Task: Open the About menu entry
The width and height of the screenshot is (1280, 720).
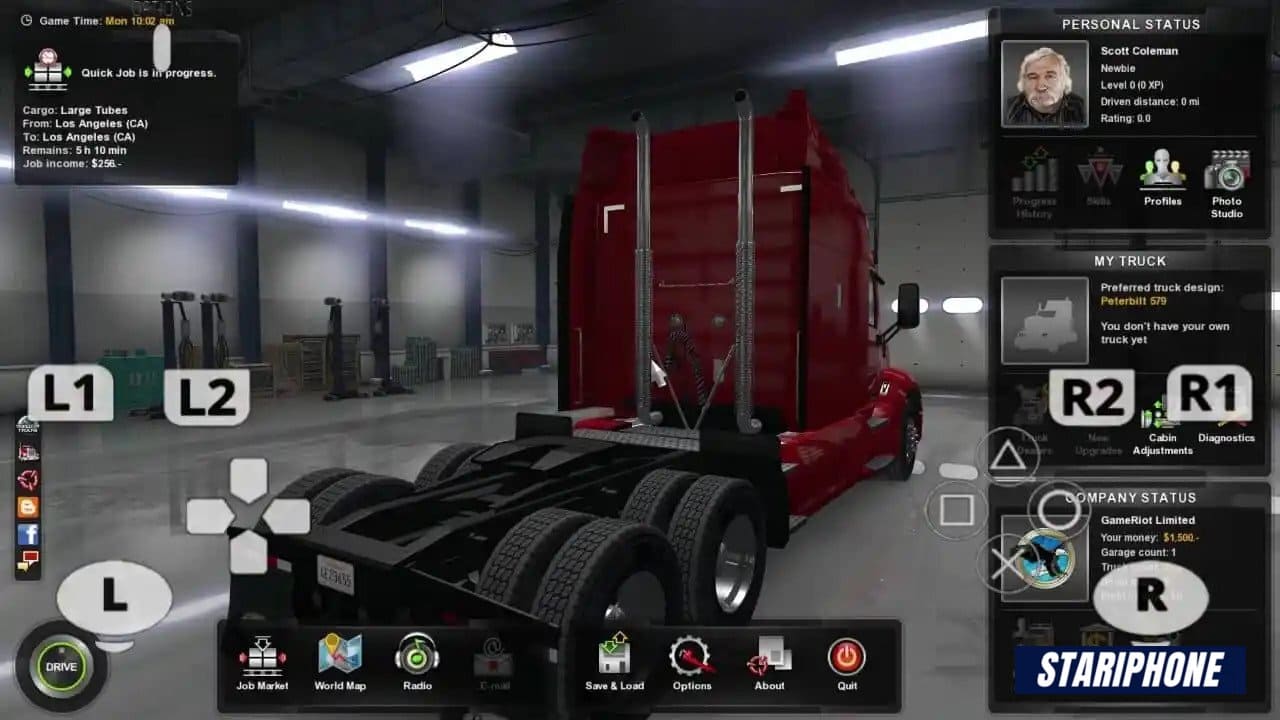Action: click(769, 660)
